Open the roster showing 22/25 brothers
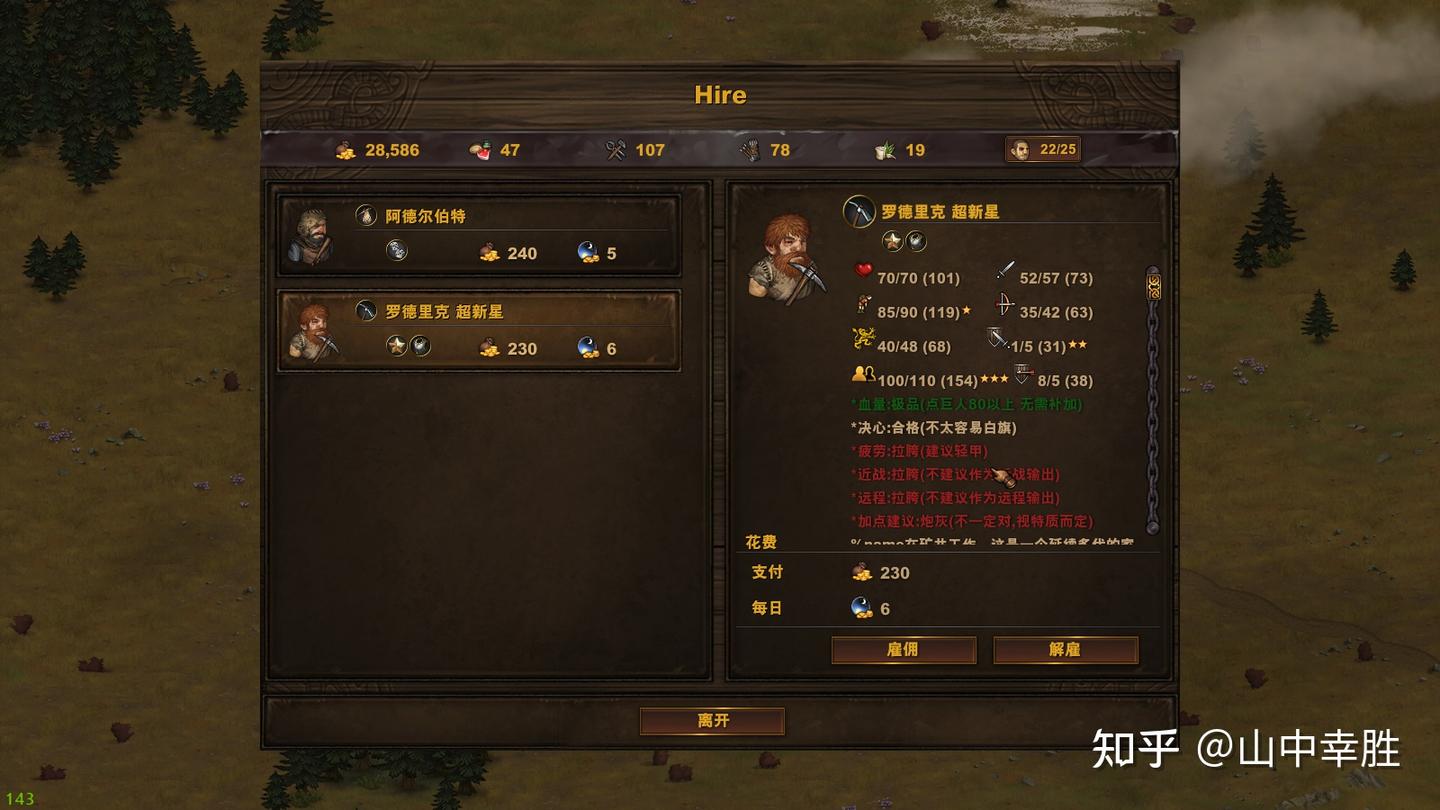 [x=1041, y=149]
